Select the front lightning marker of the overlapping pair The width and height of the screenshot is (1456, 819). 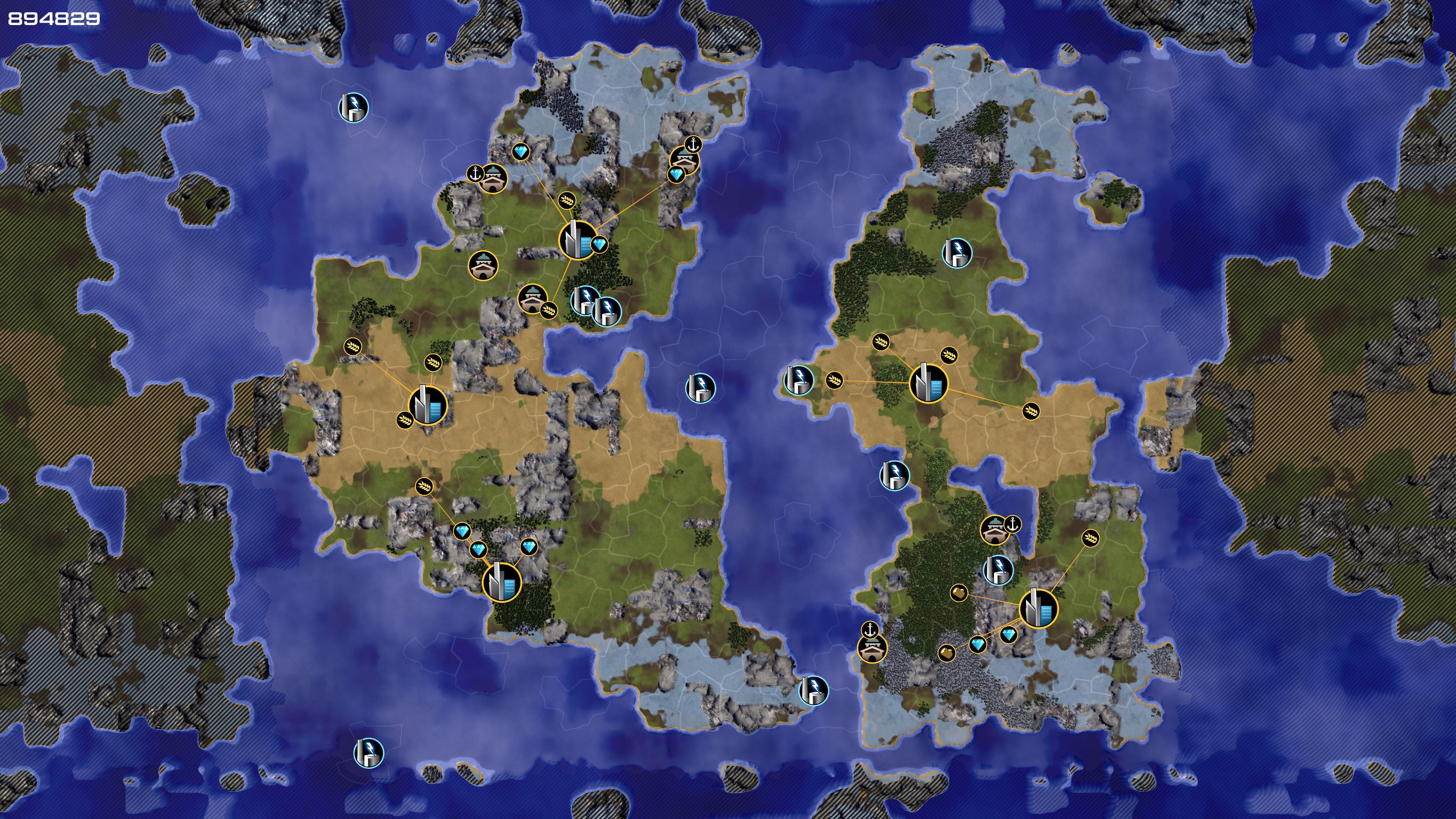(607, 311)
